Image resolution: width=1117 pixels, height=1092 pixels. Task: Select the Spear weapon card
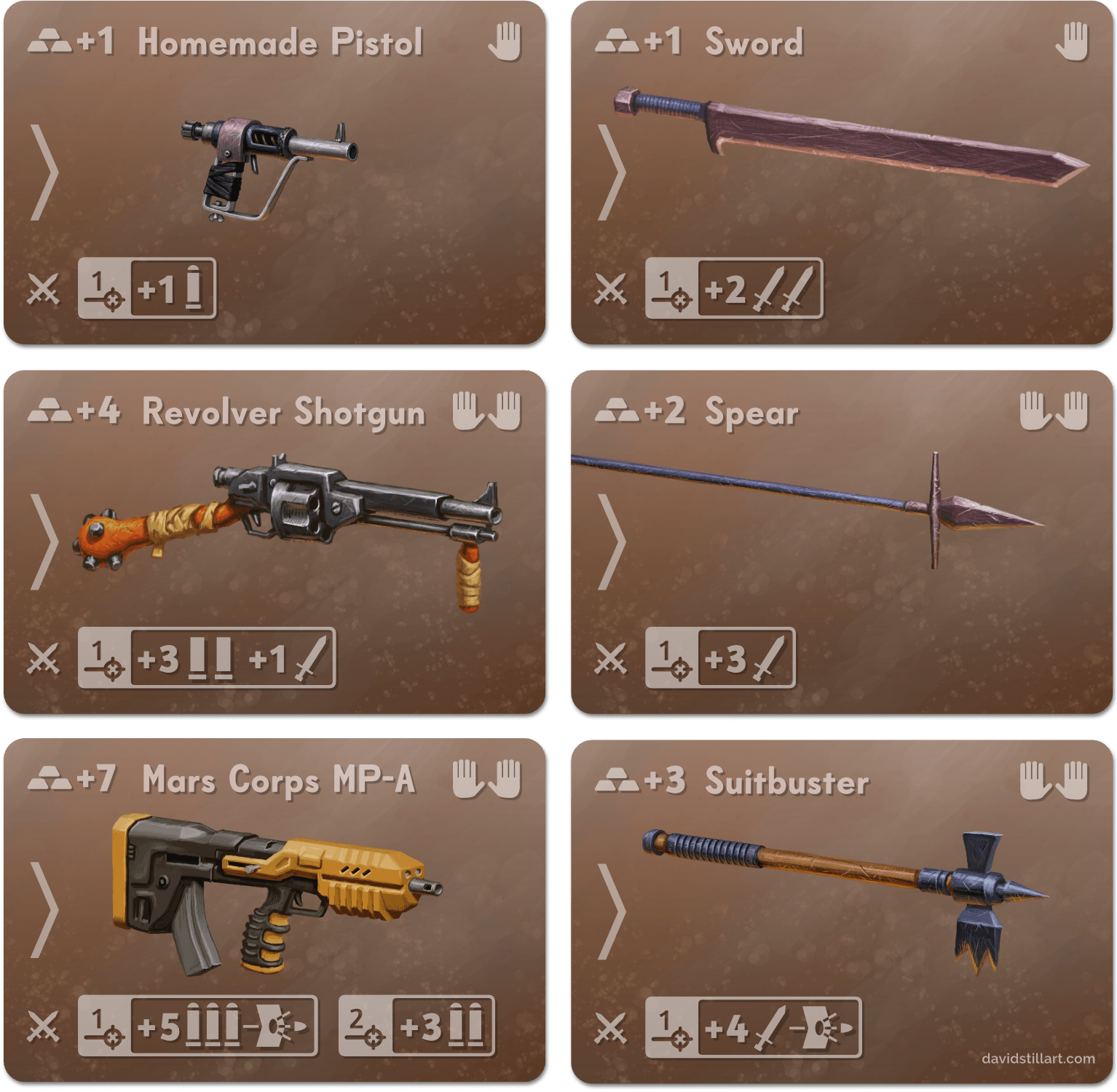pos(842,543)
